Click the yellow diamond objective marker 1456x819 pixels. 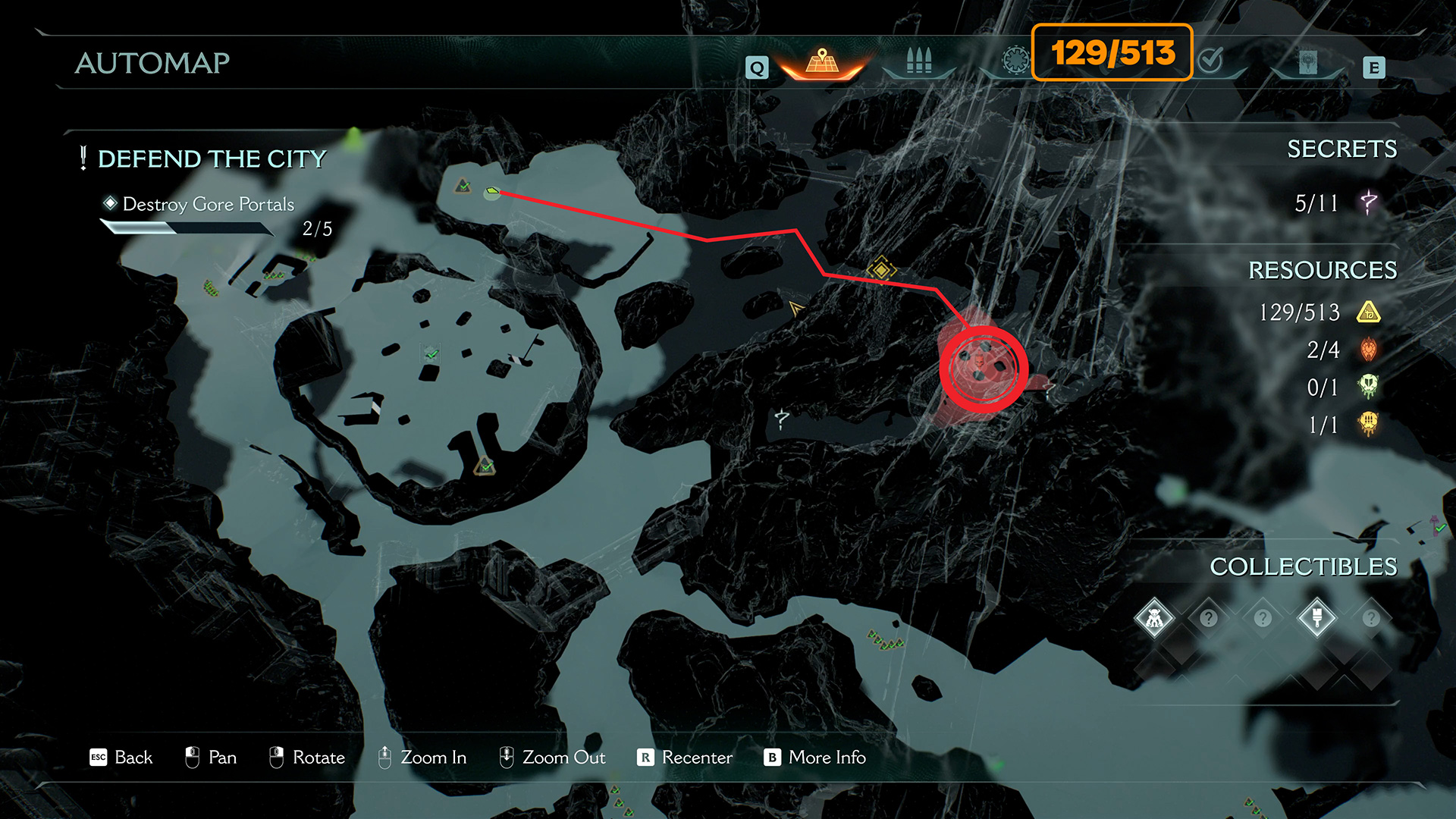click(881, 268)
